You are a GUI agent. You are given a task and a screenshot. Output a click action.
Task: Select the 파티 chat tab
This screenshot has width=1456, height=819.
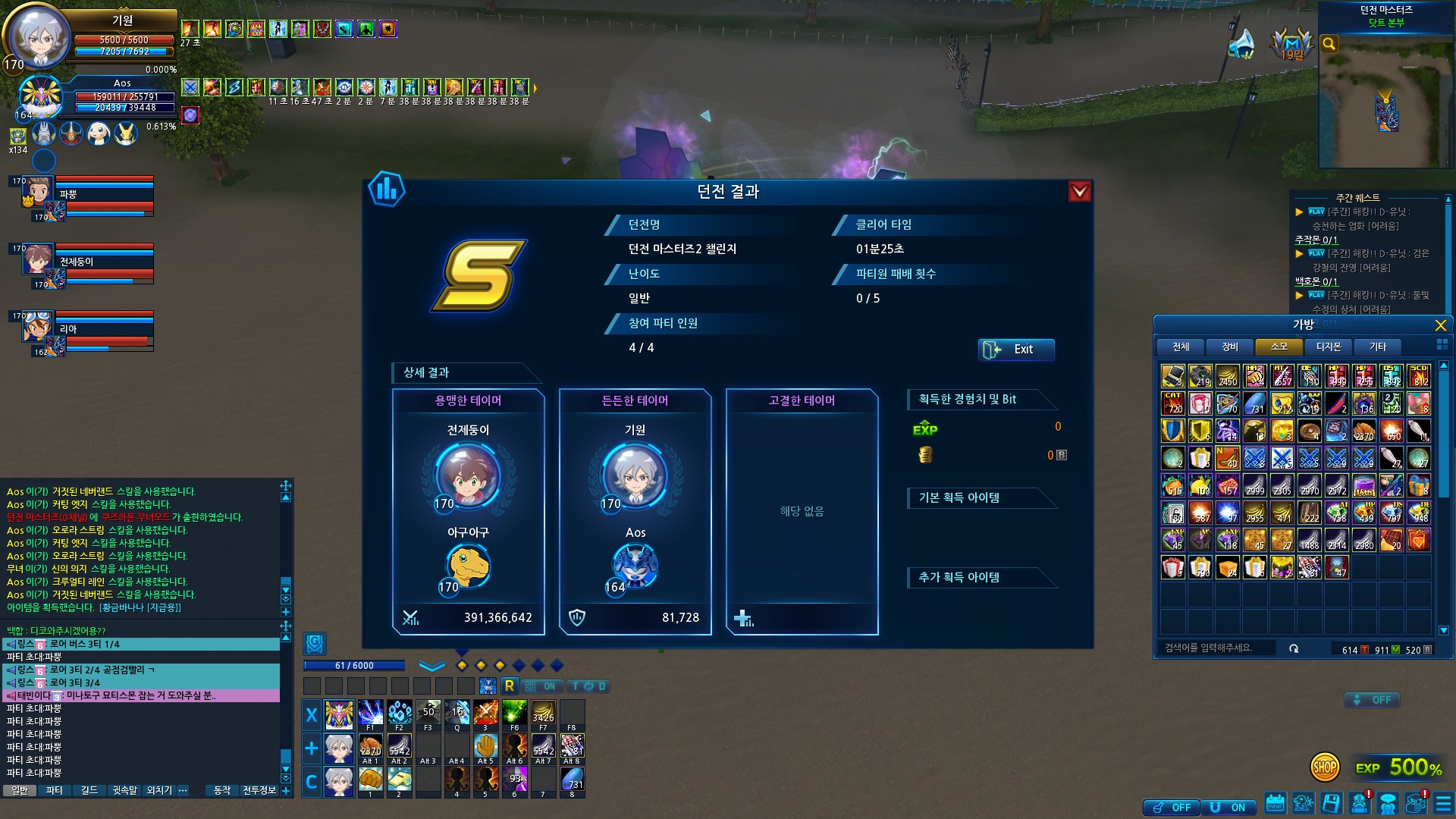[x=54, y=790]
